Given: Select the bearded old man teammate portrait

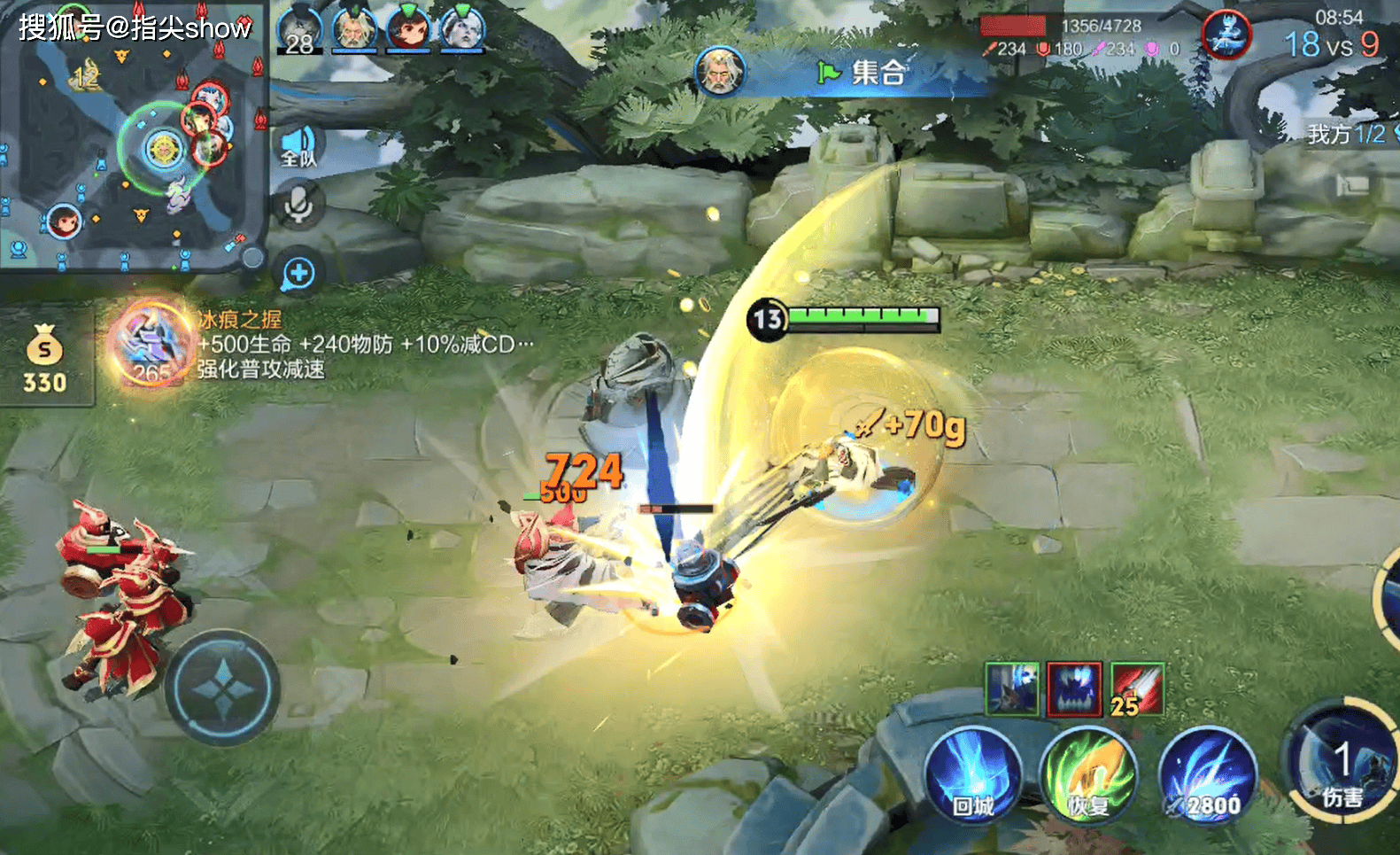Looking at the screenshot, I should click(354, 29).
